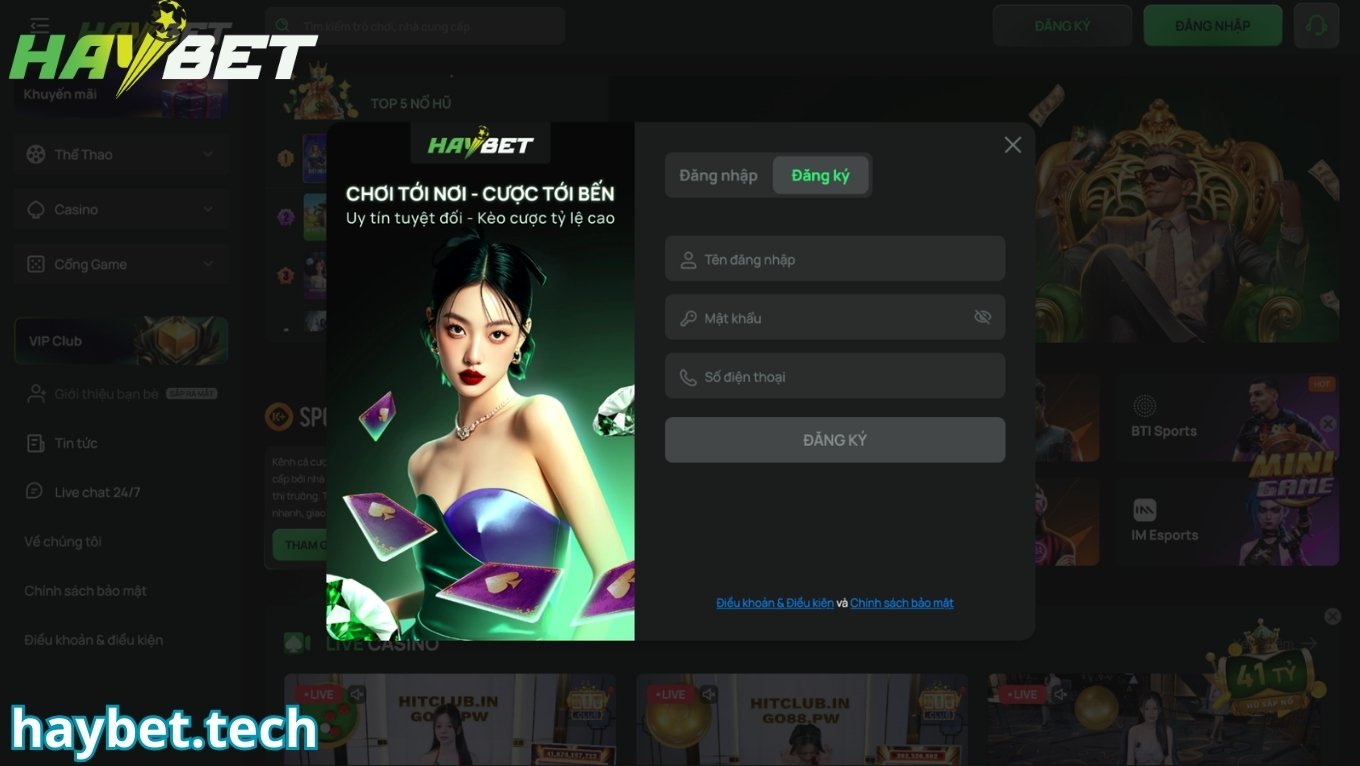Open the headset support icon
This screenshot has height=766, width=1360.
tap(1316, 26)
